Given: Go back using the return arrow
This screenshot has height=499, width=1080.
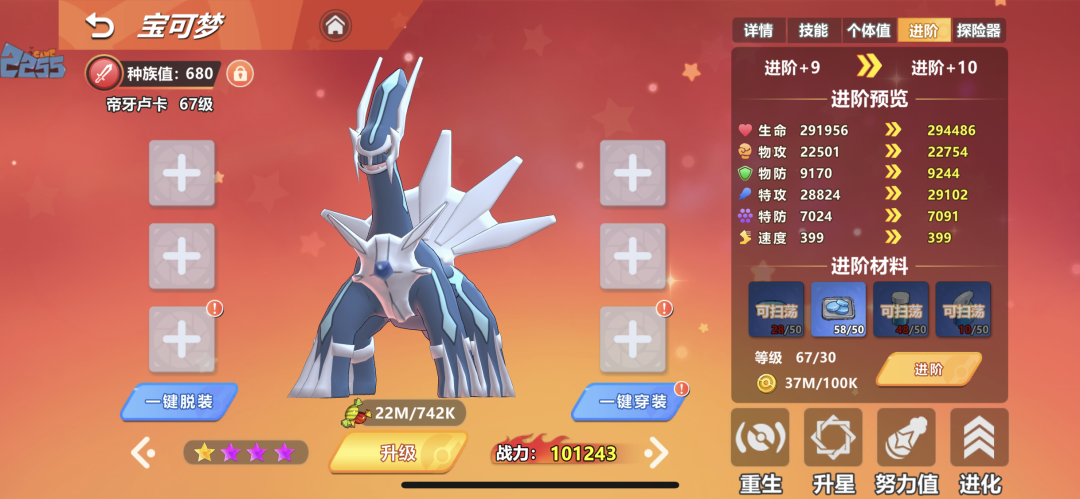Looking at the screenshot, I should [99, 25].
